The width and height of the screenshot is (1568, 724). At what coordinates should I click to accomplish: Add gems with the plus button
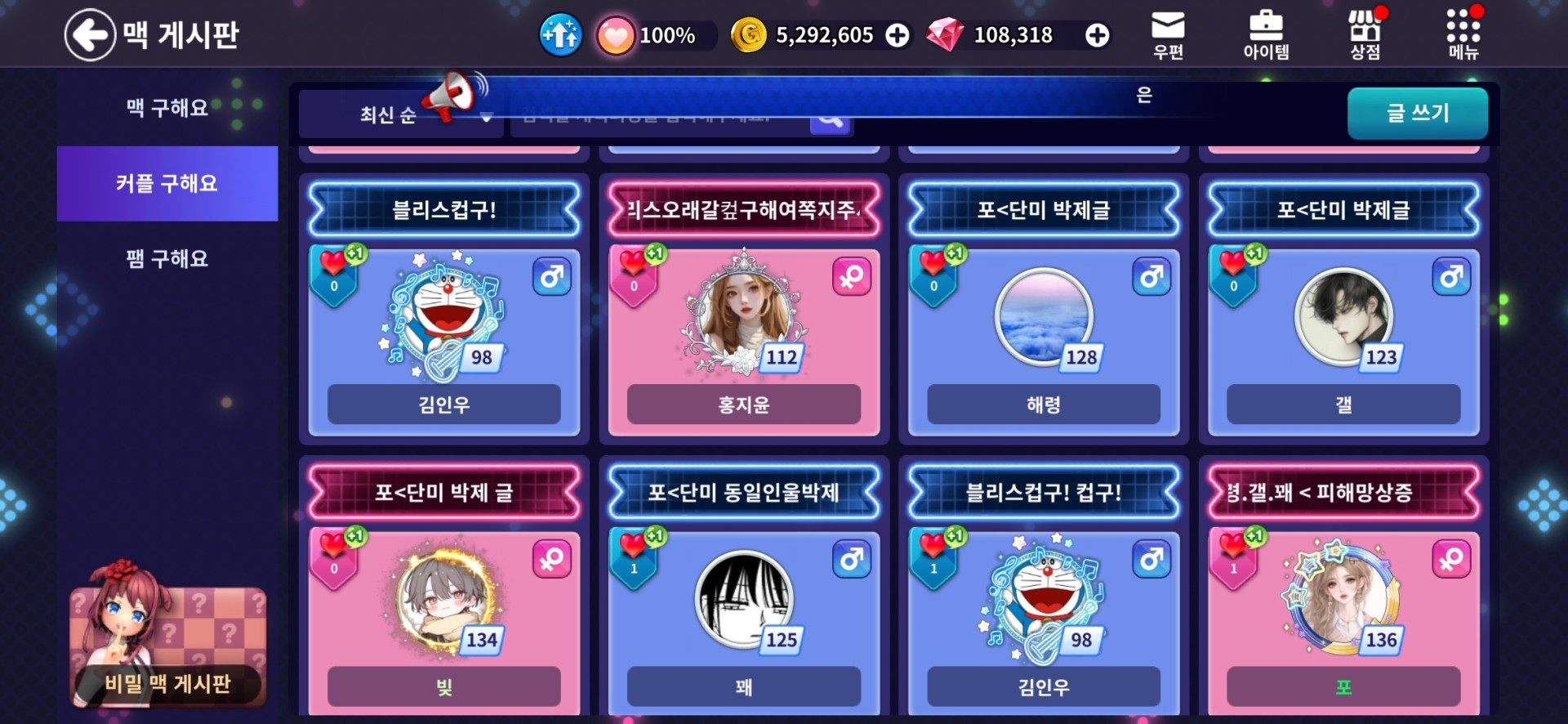(x=1097, y=35)
